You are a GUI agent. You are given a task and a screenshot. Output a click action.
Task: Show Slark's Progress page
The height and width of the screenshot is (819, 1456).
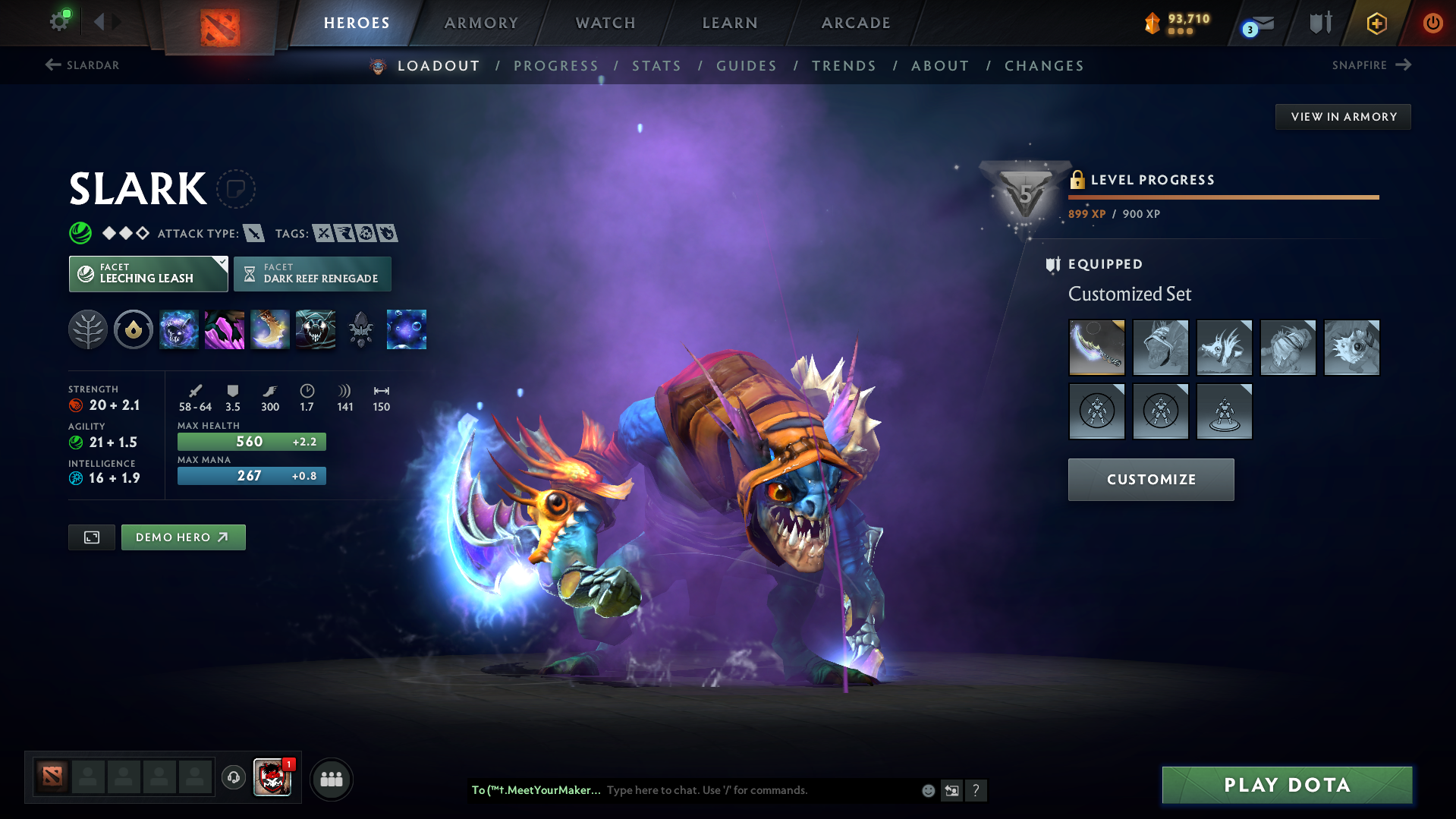click(x=556, y=66)
